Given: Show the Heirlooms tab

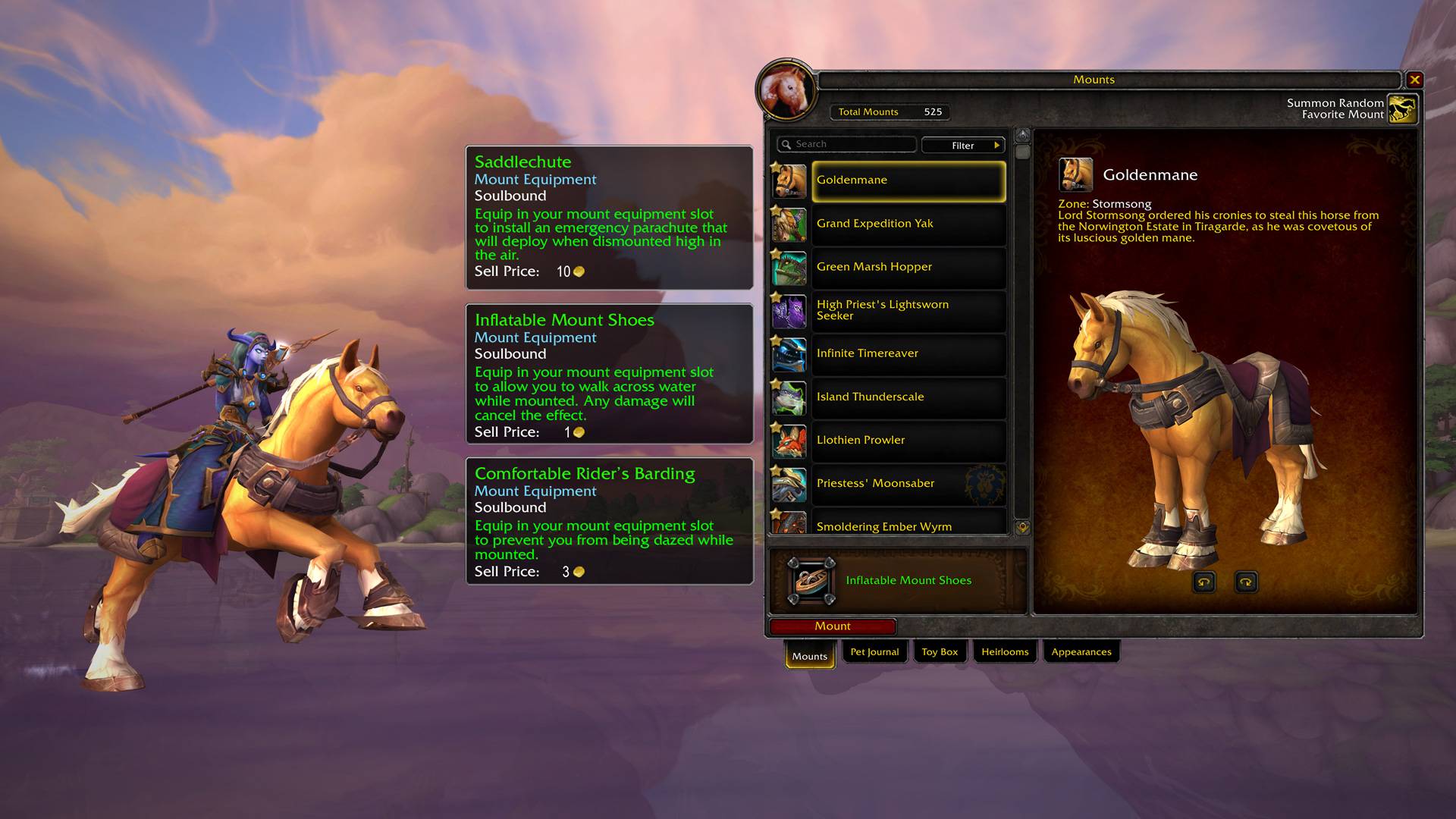Looking at the screenshot, I should pos(1005,652).
